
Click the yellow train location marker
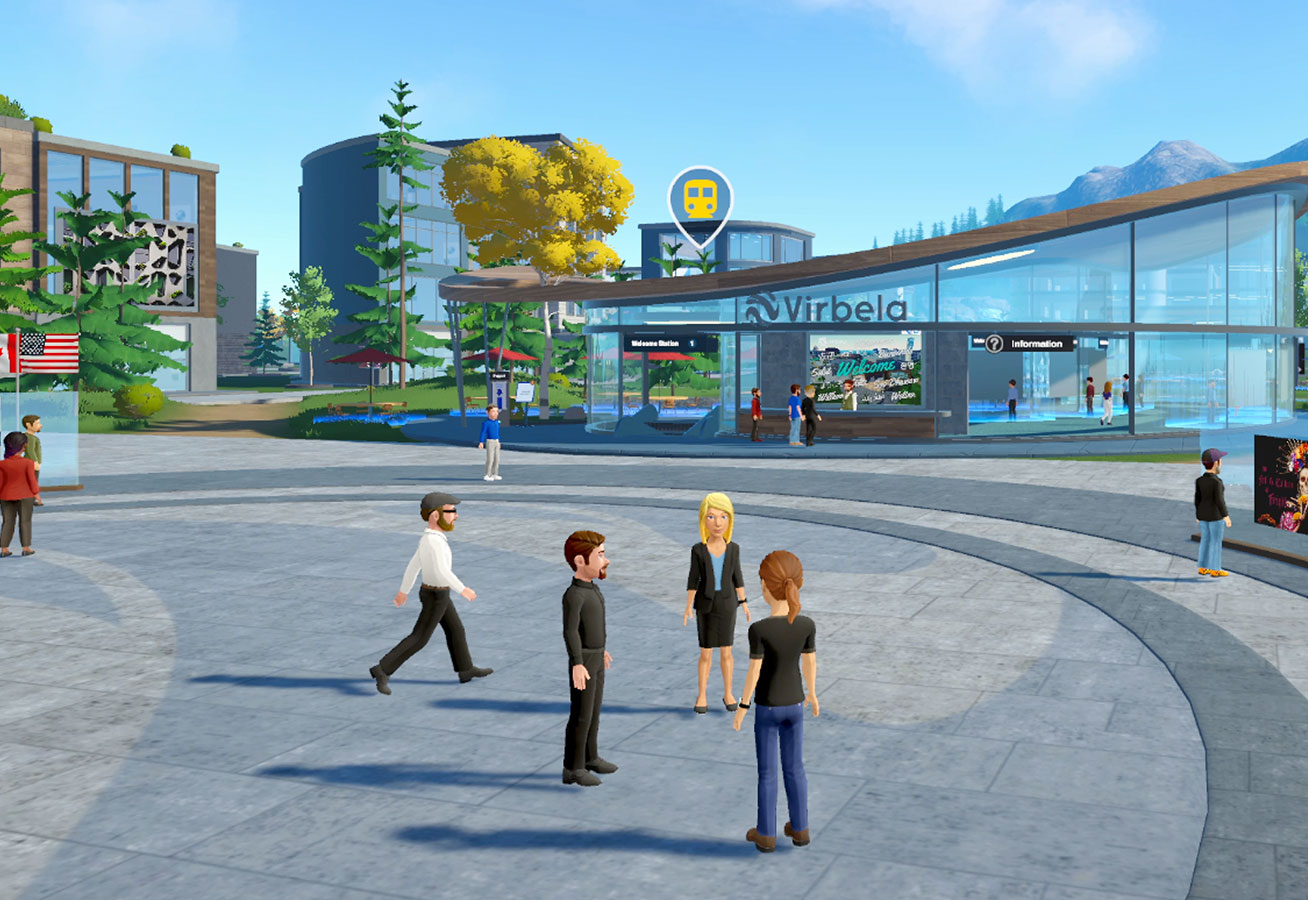(699, 200)
